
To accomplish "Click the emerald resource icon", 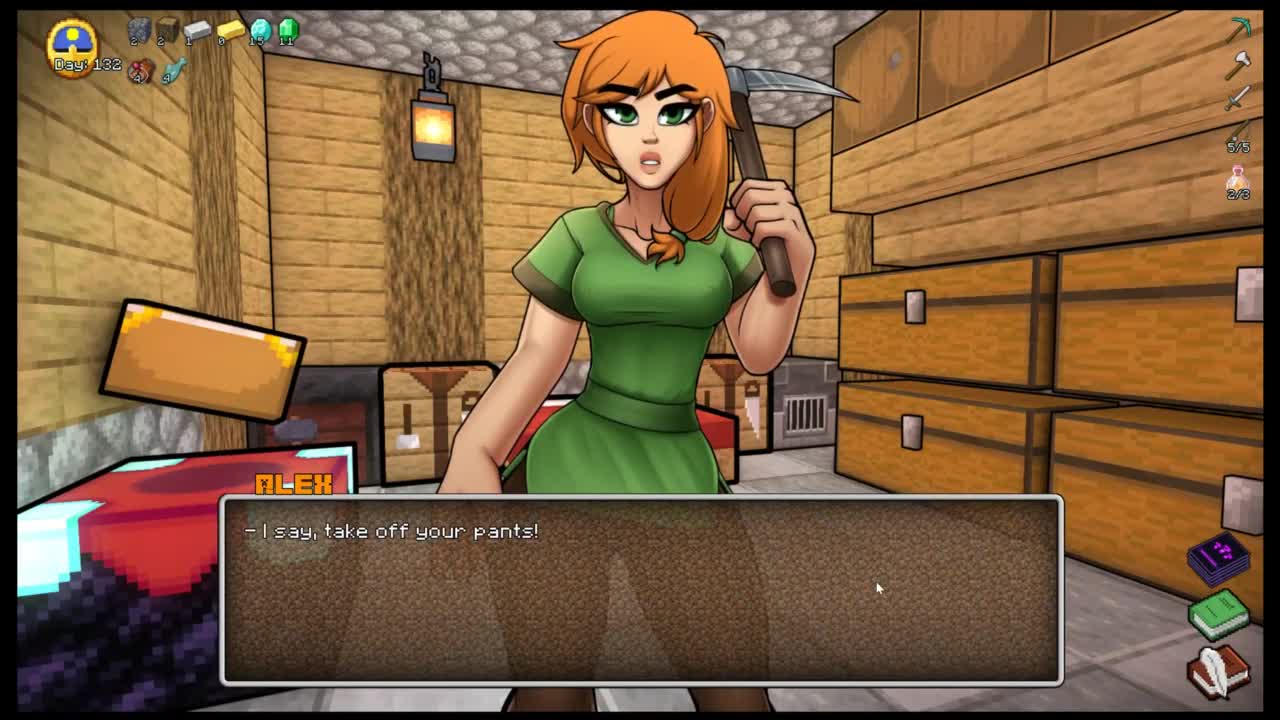I will (x=289, y=31).
